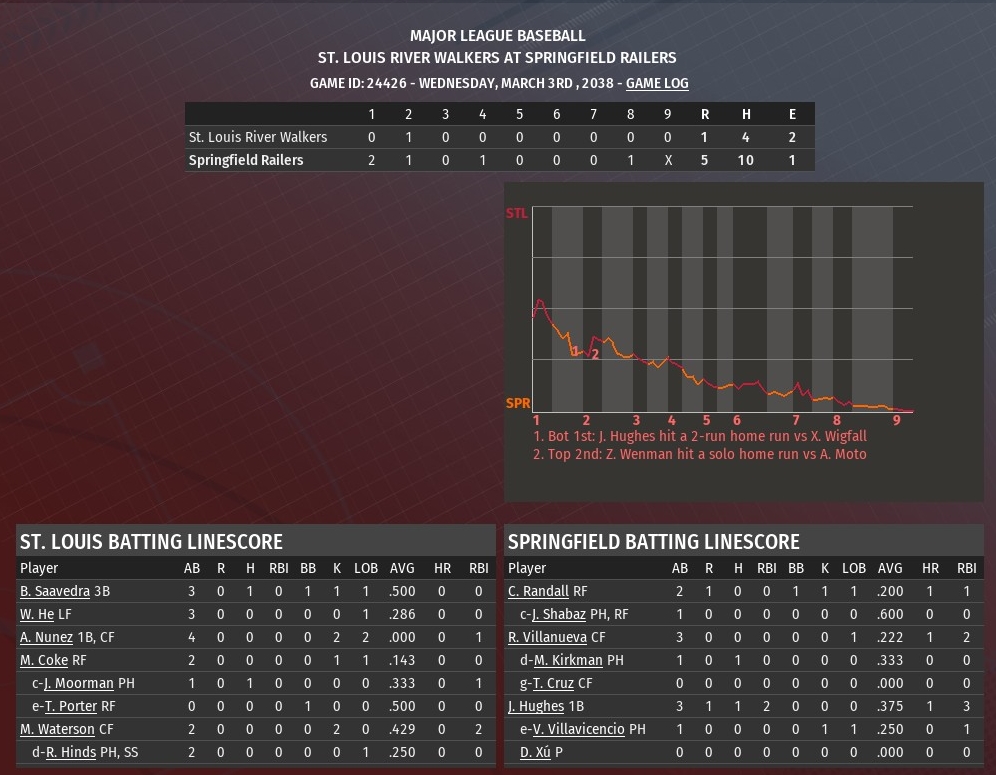996x775 pixels.
Task: Open the GAME LOG link
Action: click(x=657, y=83)
